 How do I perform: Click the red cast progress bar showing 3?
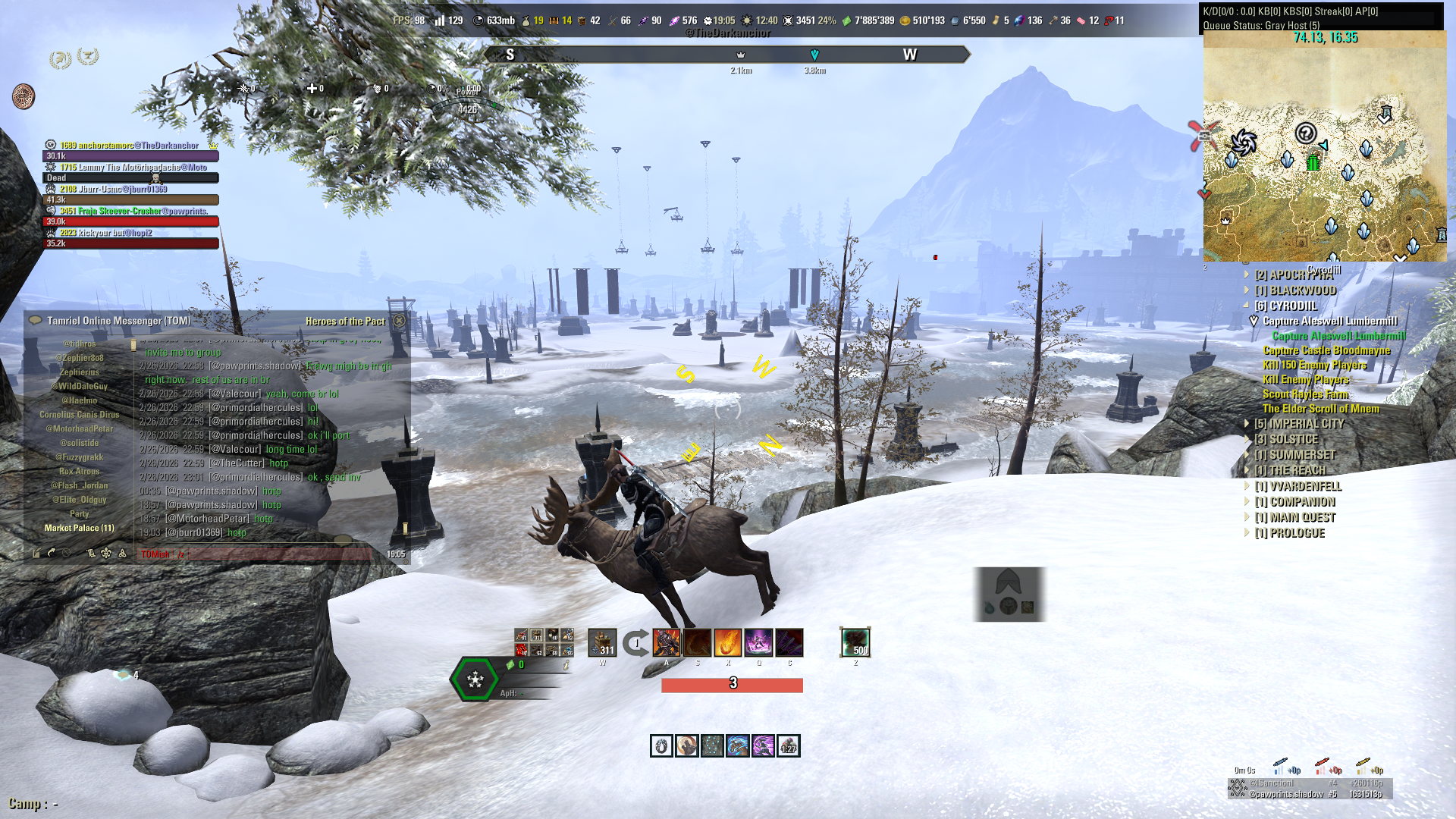tap(732, 685)
